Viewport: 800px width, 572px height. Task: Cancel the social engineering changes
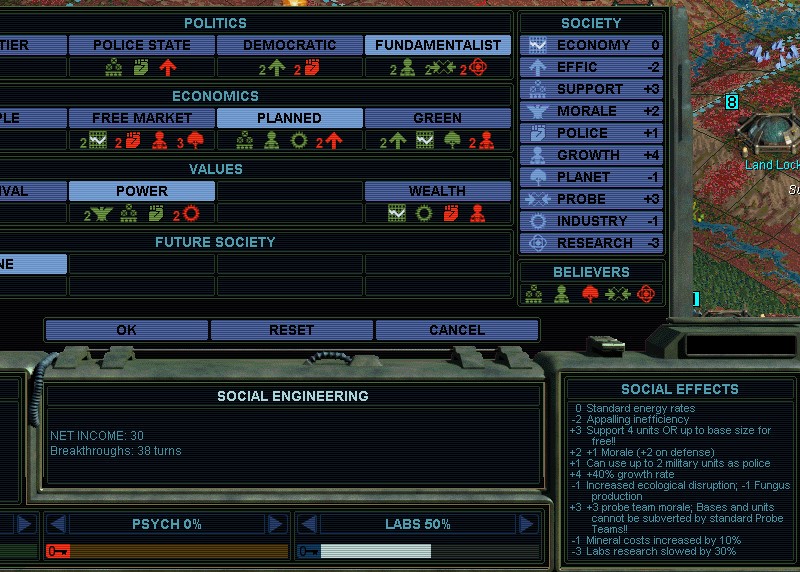(457, 330)
